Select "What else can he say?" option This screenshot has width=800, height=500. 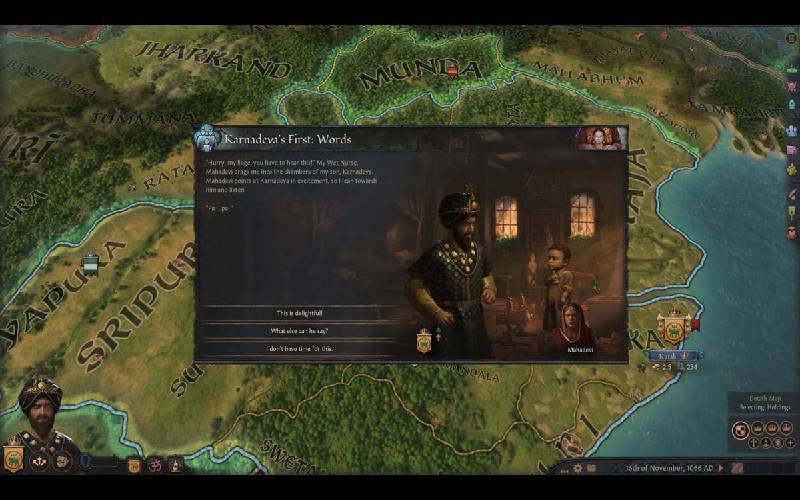pos(297,330)
